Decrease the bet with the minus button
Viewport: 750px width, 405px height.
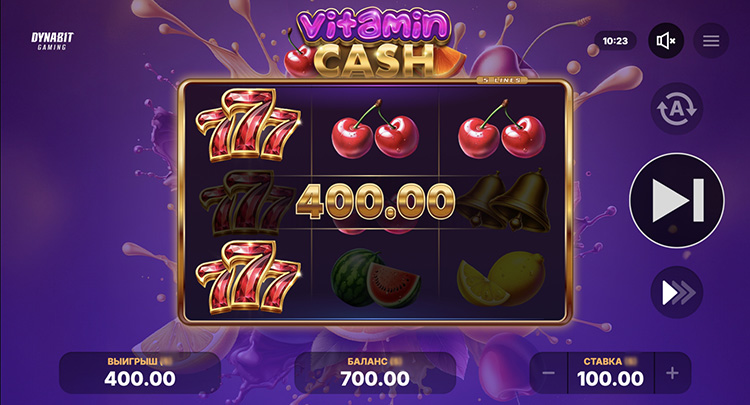coord(548,374)
